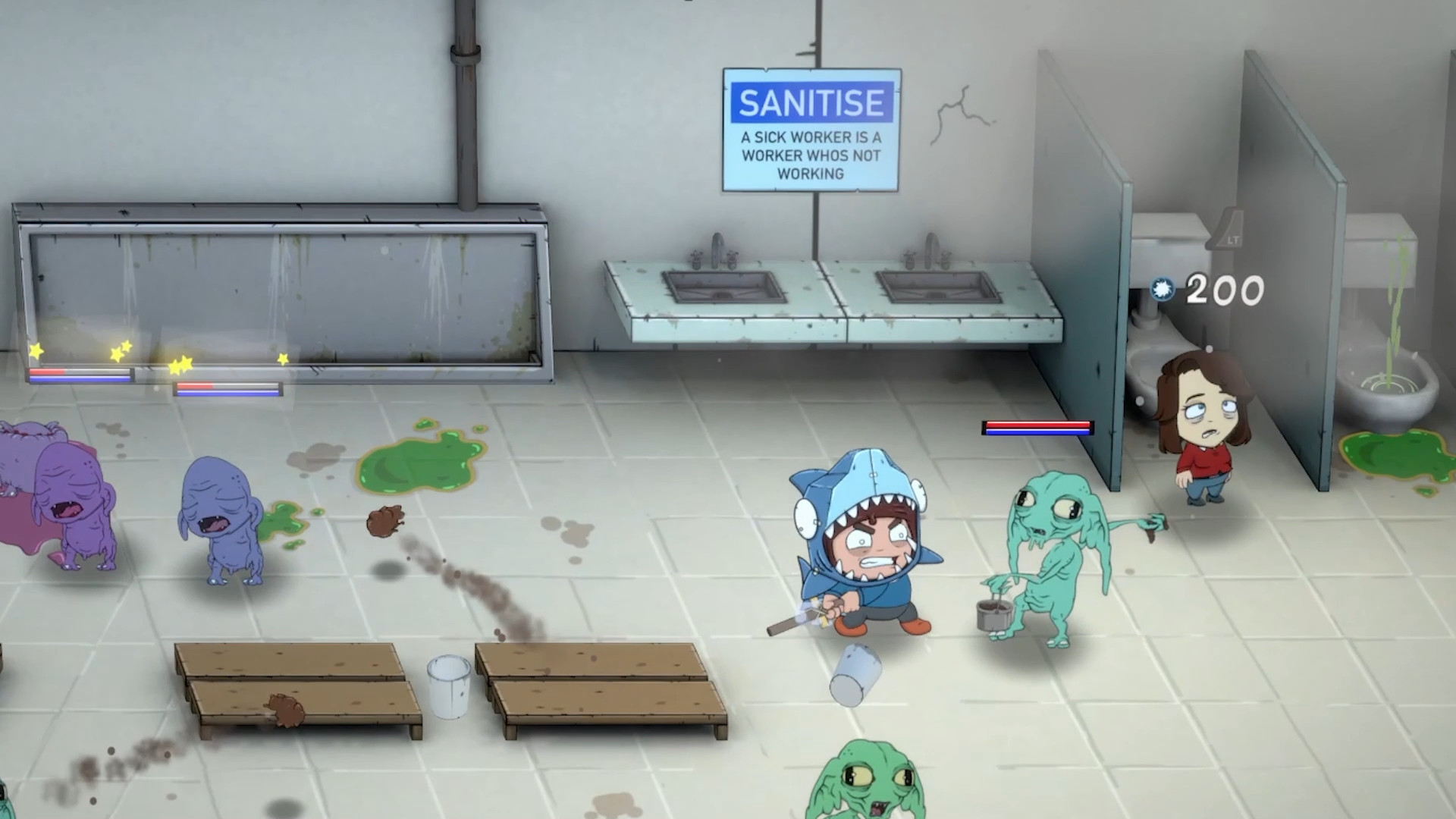Click the fallen white bucket on the floor

tap(855, 675)
